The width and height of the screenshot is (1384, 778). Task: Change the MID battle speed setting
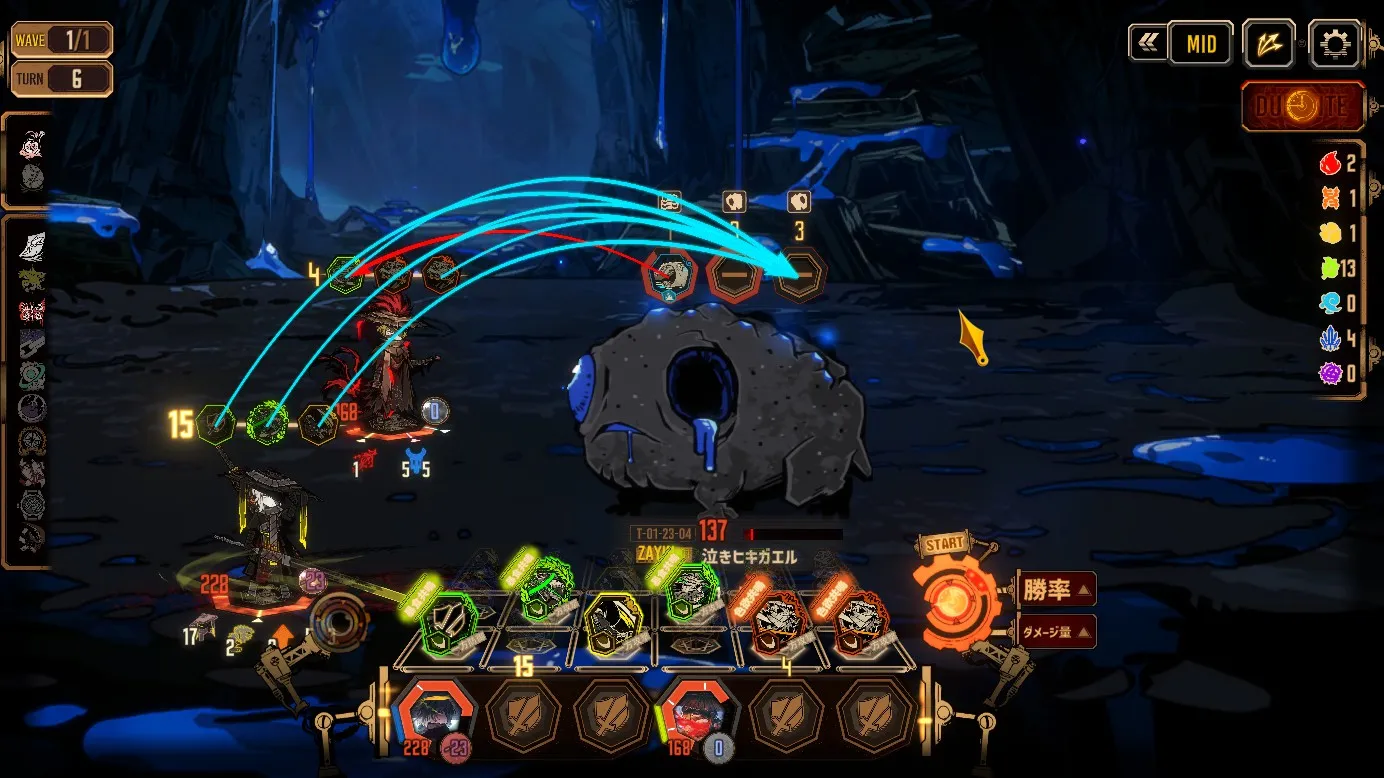[1200, 44]
